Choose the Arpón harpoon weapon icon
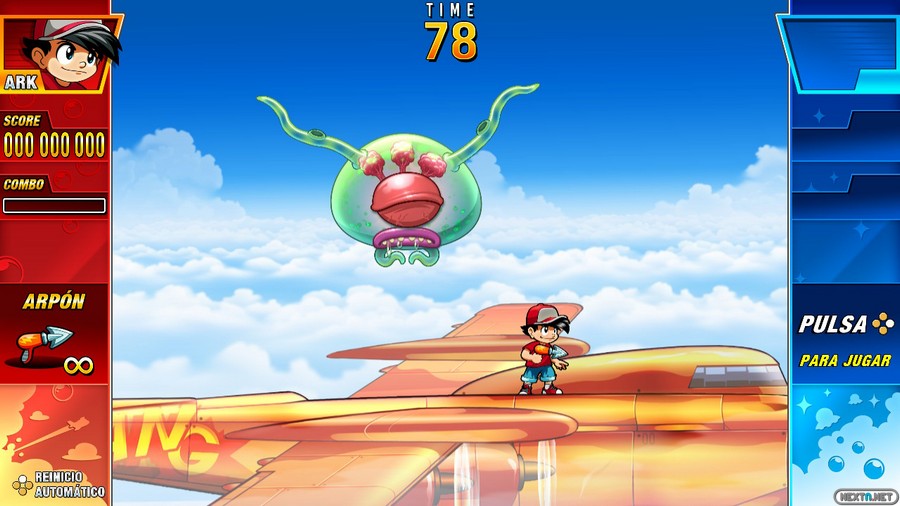The height and width of the screenshot is (506, 900). [x=44, y=344]
